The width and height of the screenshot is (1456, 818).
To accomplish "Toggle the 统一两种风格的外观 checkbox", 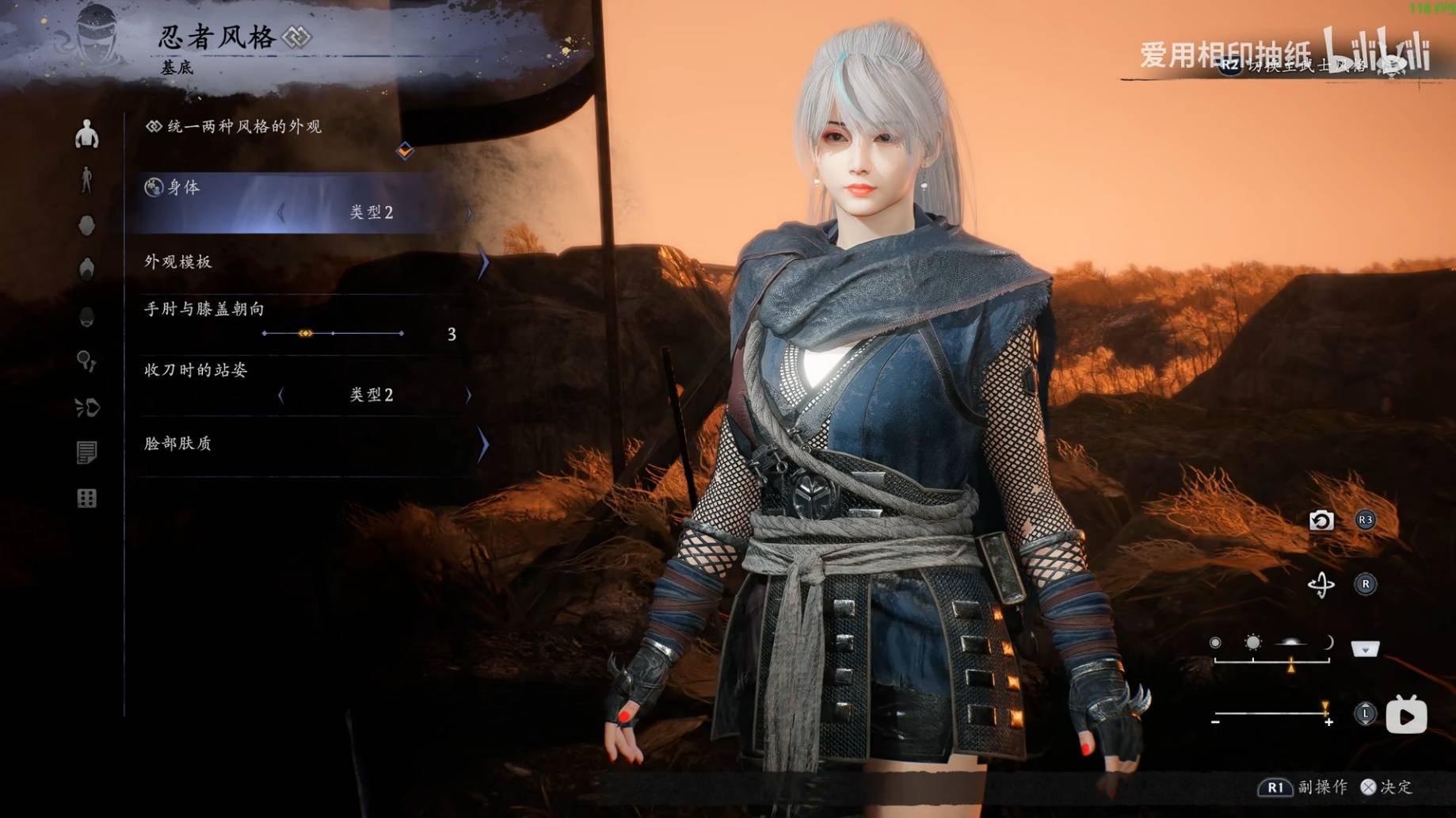I will 405,150.
